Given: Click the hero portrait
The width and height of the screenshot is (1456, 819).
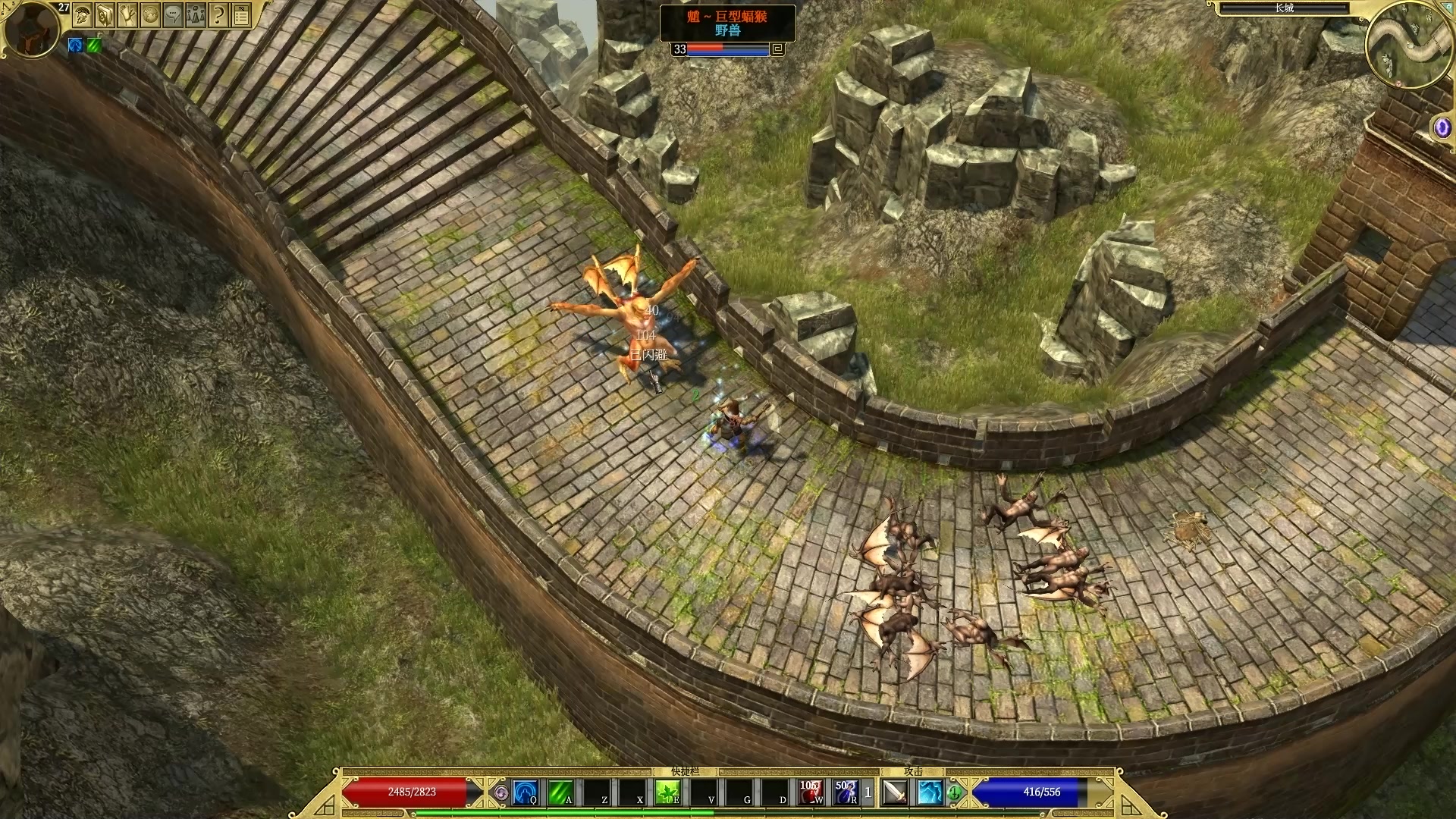Looking at the screenshot, I should pos(30,29).
